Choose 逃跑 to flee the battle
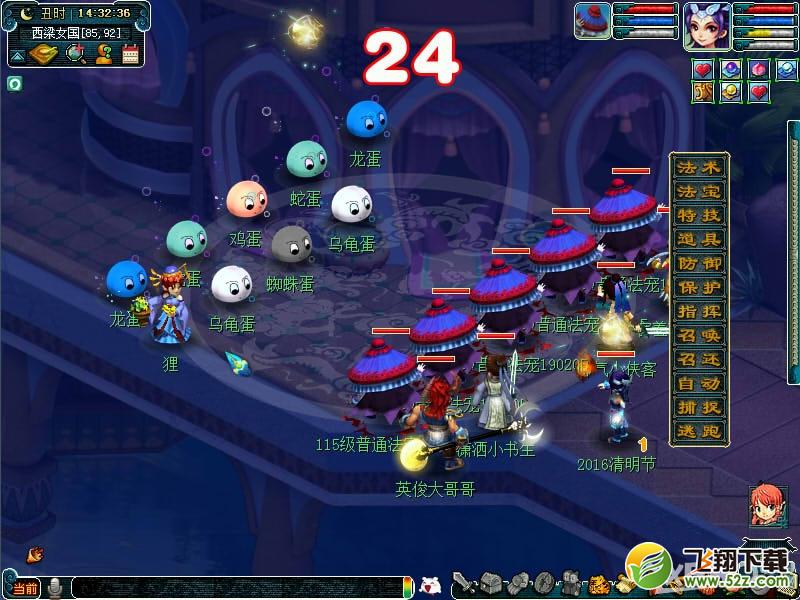Screen dimensions: 800x600 (698, 431)
